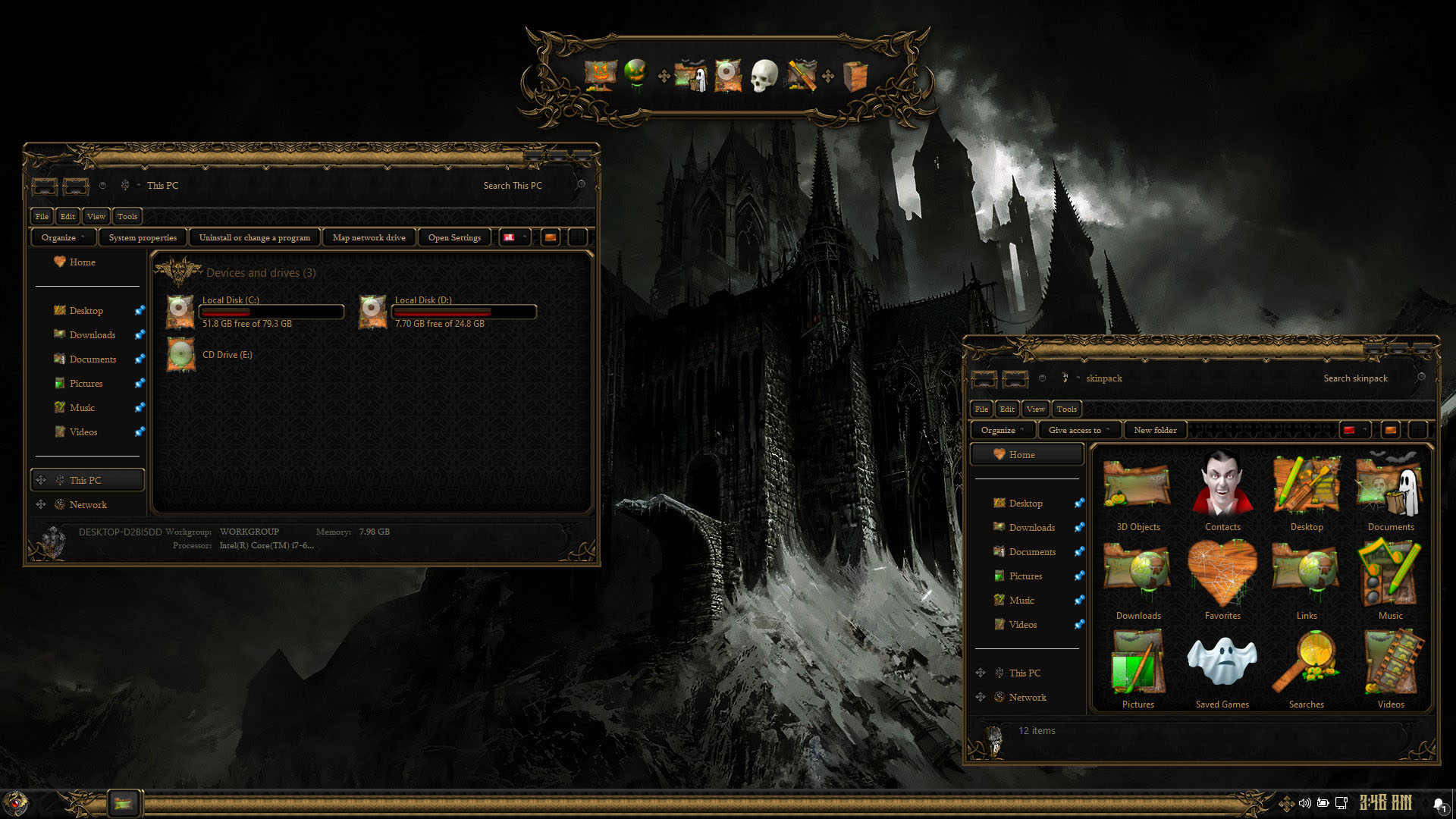
Task: Open Give access to dropdown
Action: coord(1078,430)
